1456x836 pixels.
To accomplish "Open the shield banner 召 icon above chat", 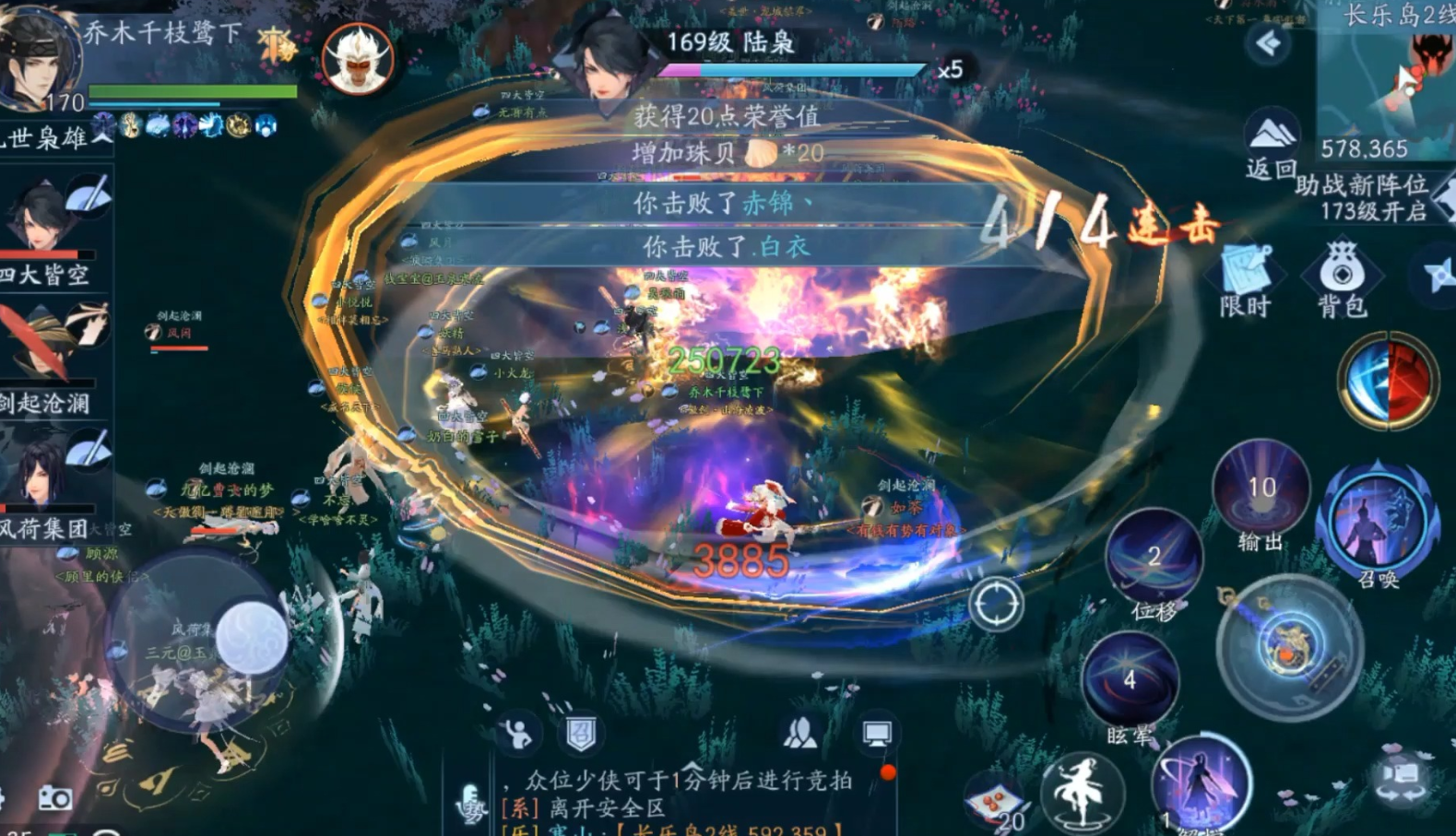I will 581,734.
